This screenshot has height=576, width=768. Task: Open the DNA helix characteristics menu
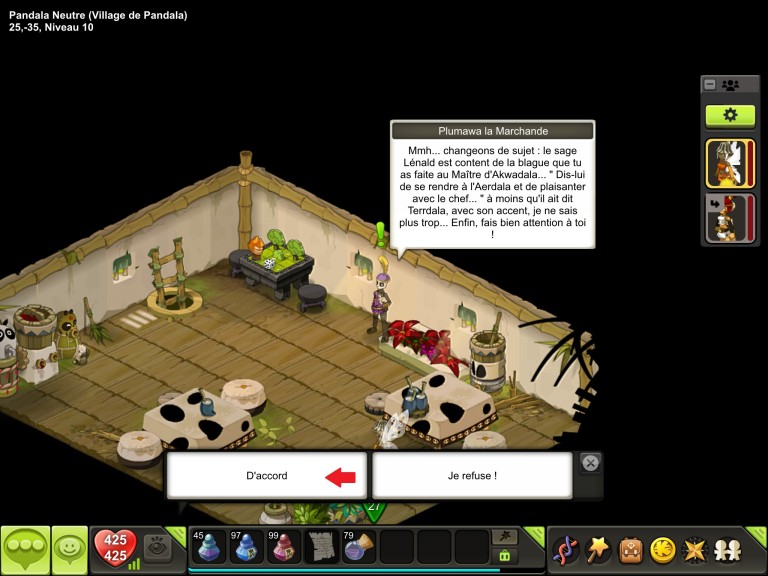[x=566, y=549]
